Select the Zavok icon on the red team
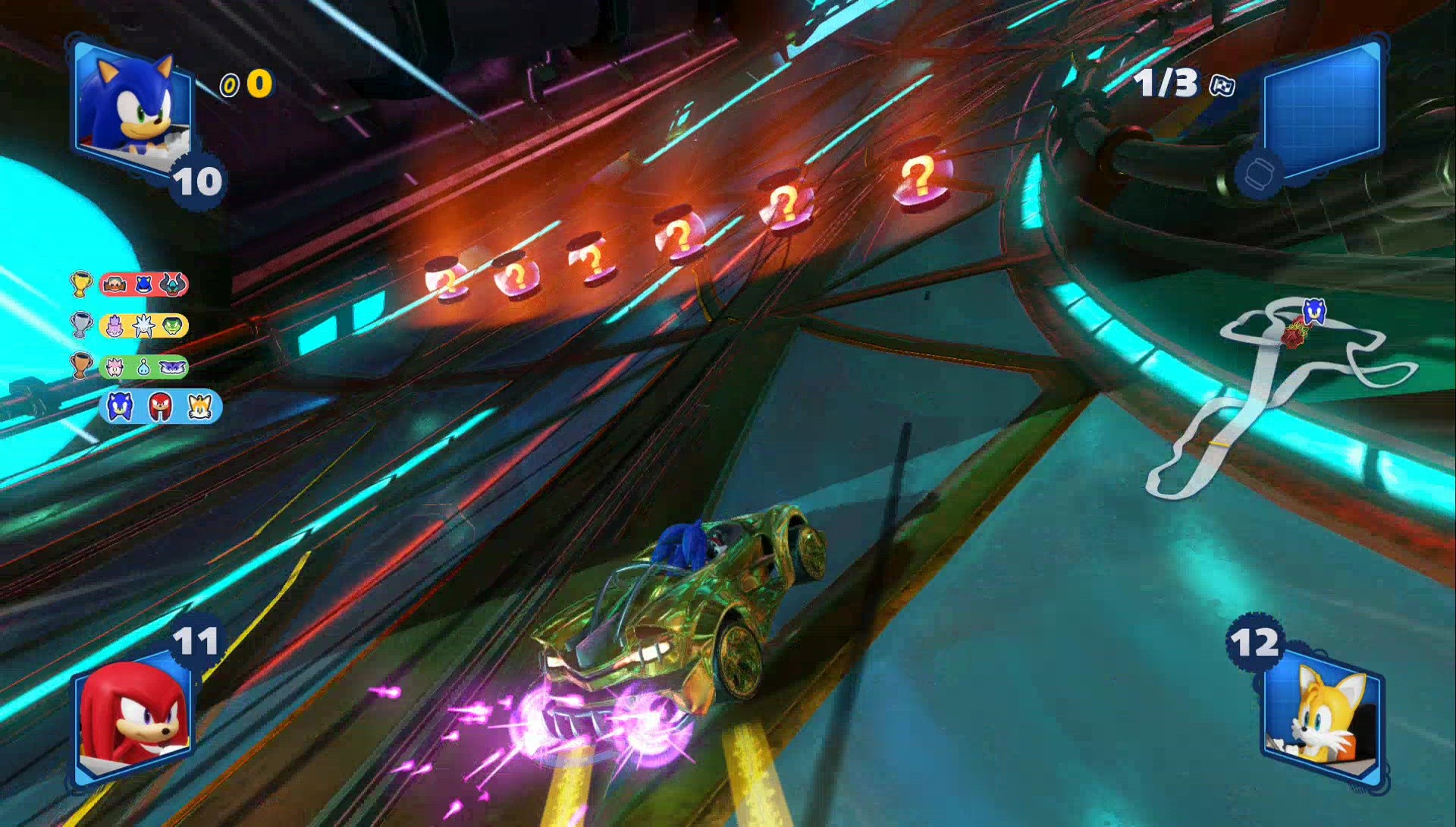This screenshot has width=1456, height=827. coord(173,285)
